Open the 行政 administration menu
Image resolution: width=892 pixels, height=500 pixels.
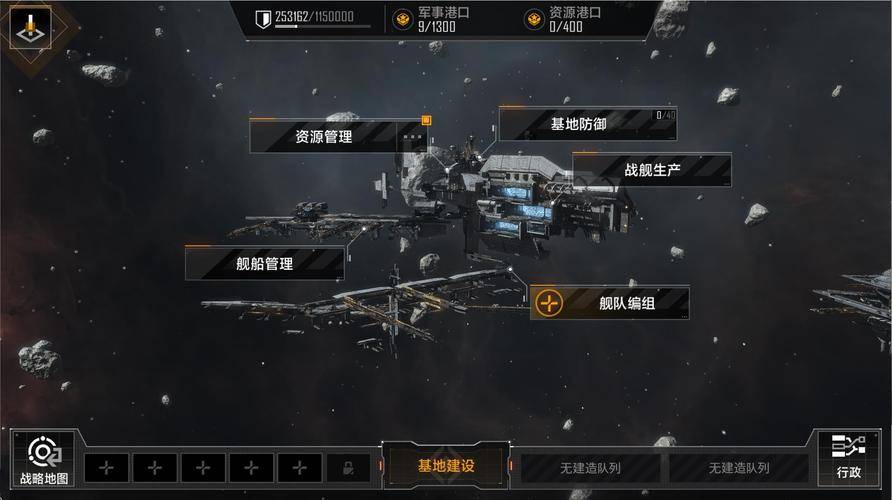(x=847, y=458)
